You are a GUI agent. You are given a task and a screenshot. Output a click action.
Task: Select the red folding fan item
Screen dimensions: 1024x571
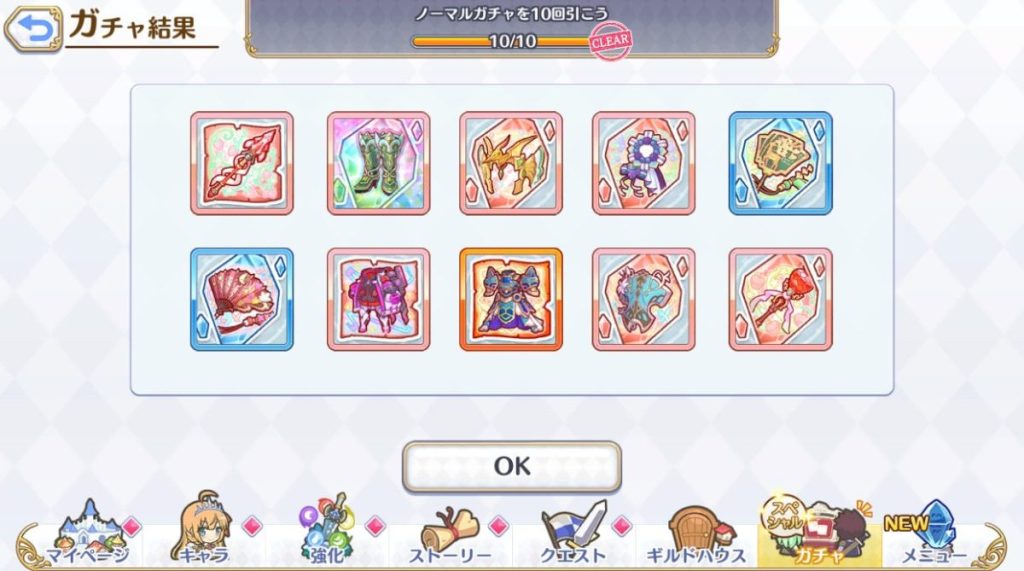(242, 299)
